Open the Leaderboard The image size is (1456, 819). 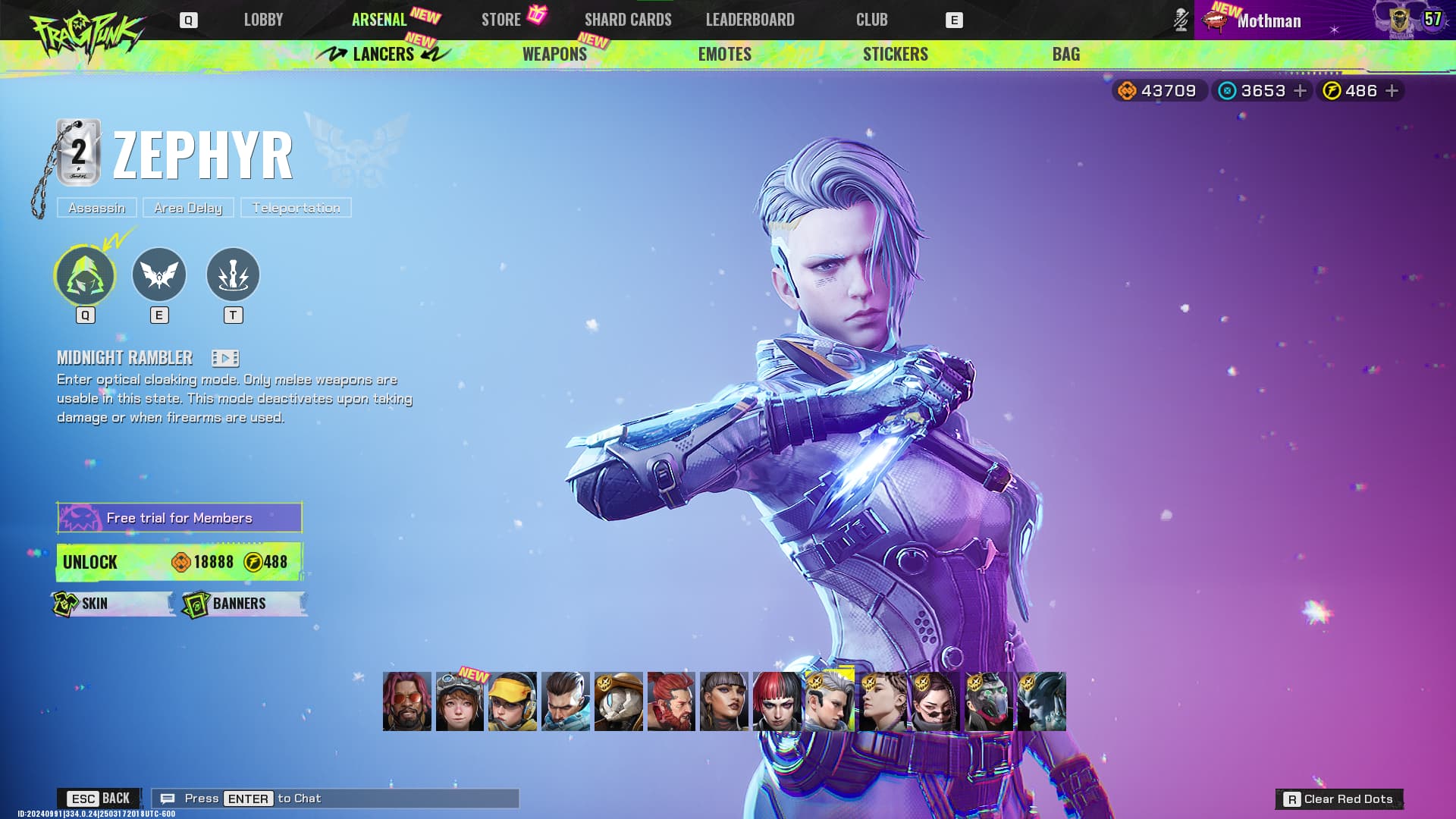click(750, 20)
